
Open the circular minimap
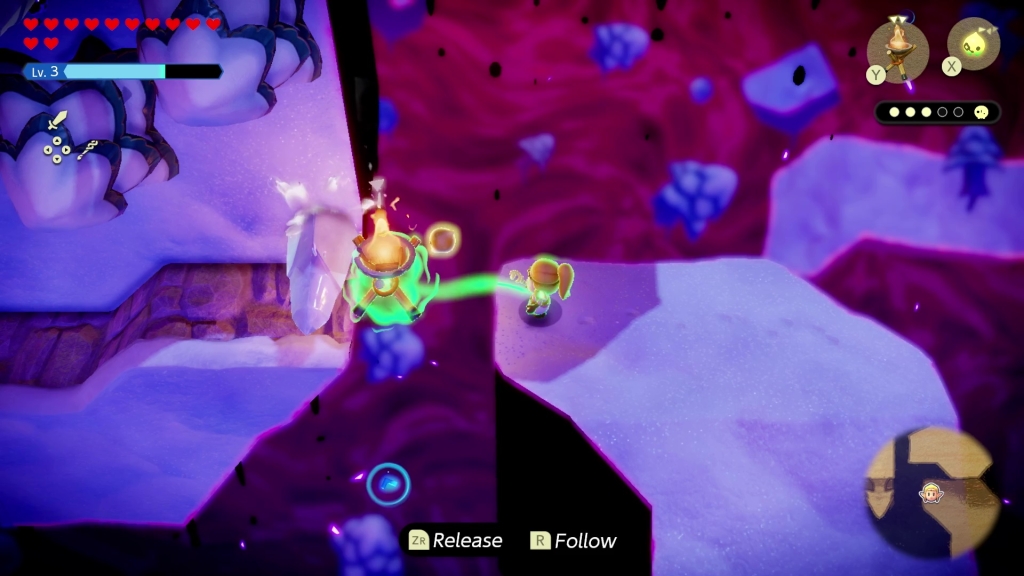(x=932, y=492)
